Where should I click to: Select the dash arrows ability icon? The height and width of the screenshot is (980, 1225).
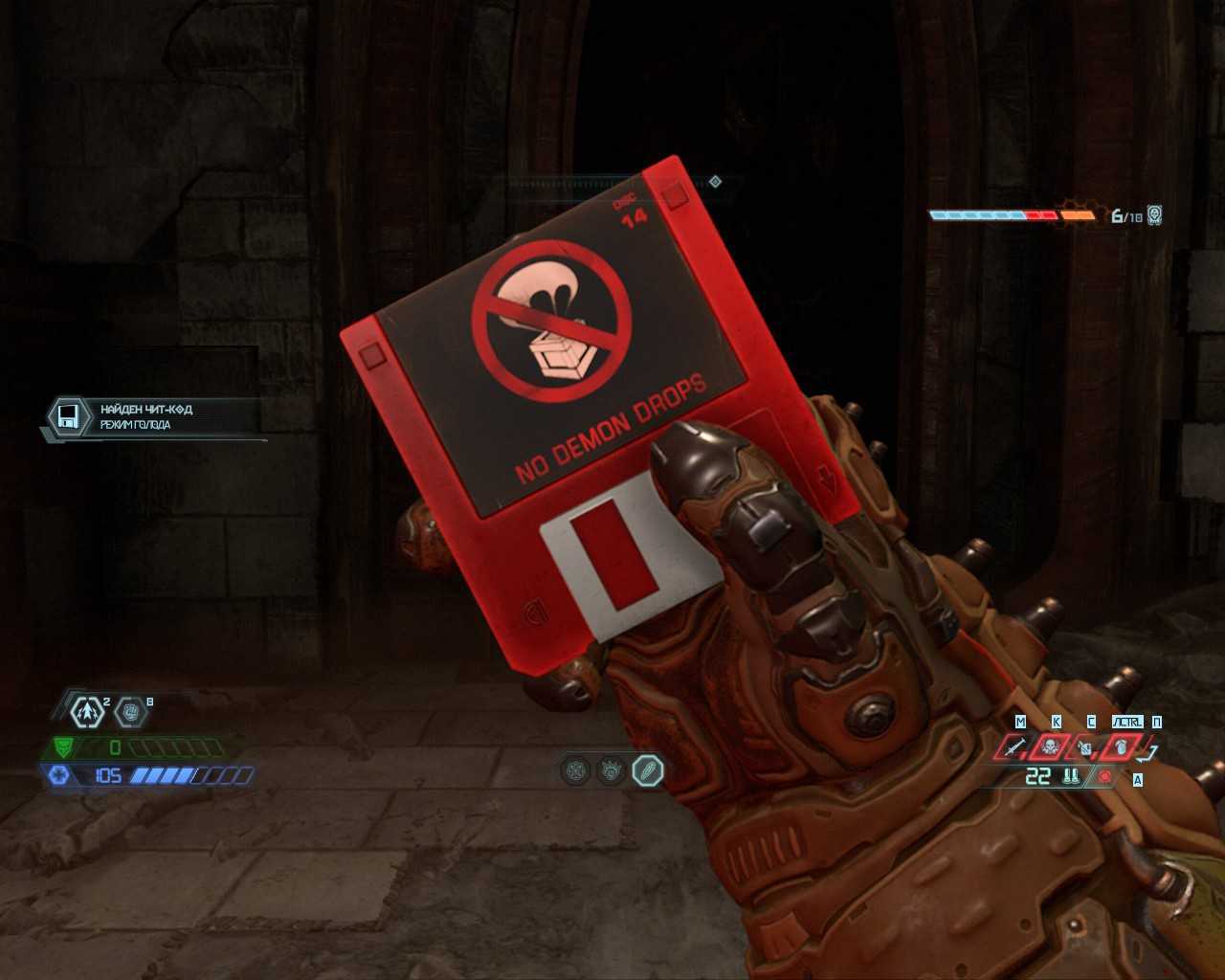coord(88,711)
